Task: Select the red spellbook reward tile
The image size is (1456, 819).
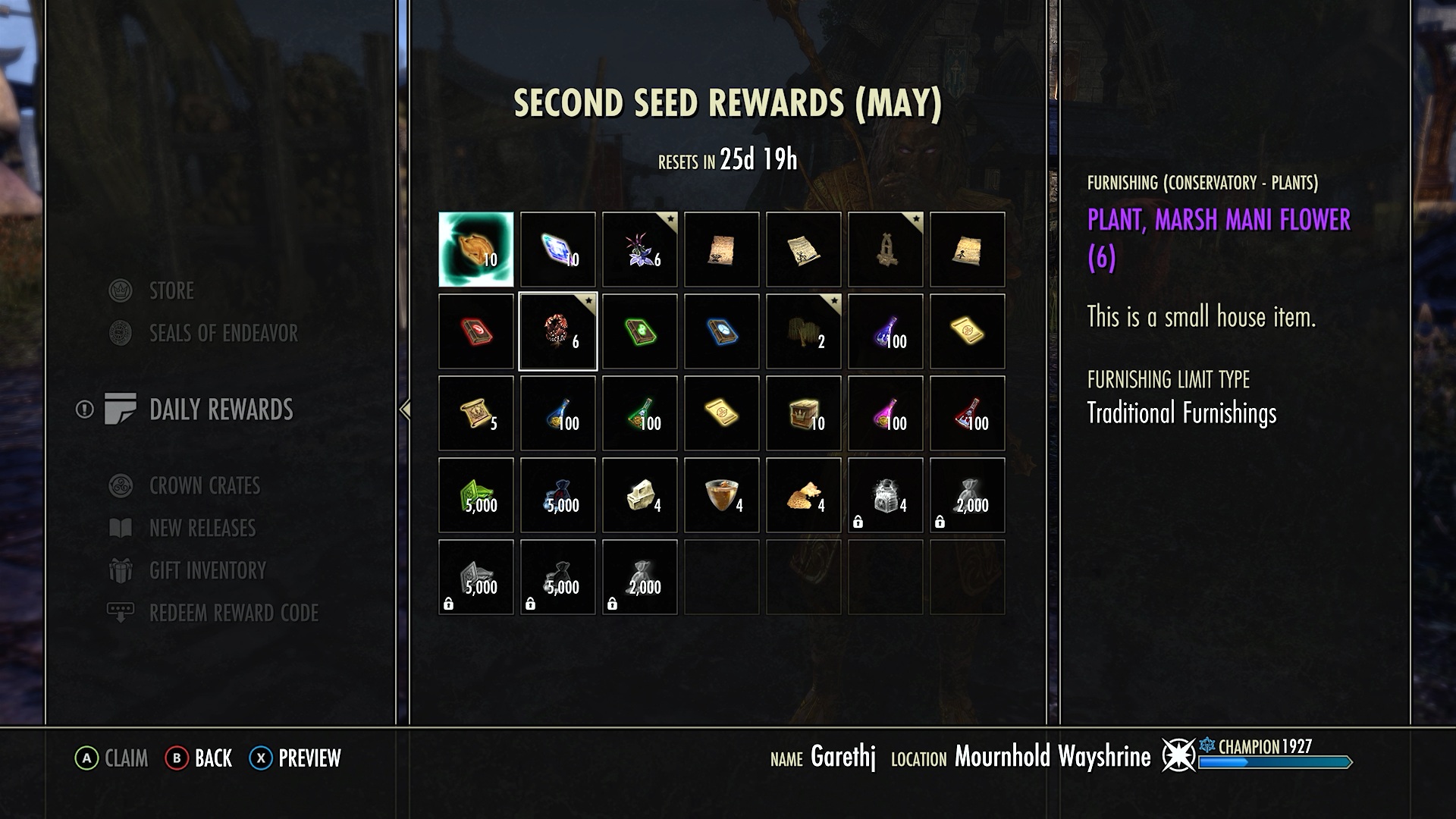Action: point(475,331)
